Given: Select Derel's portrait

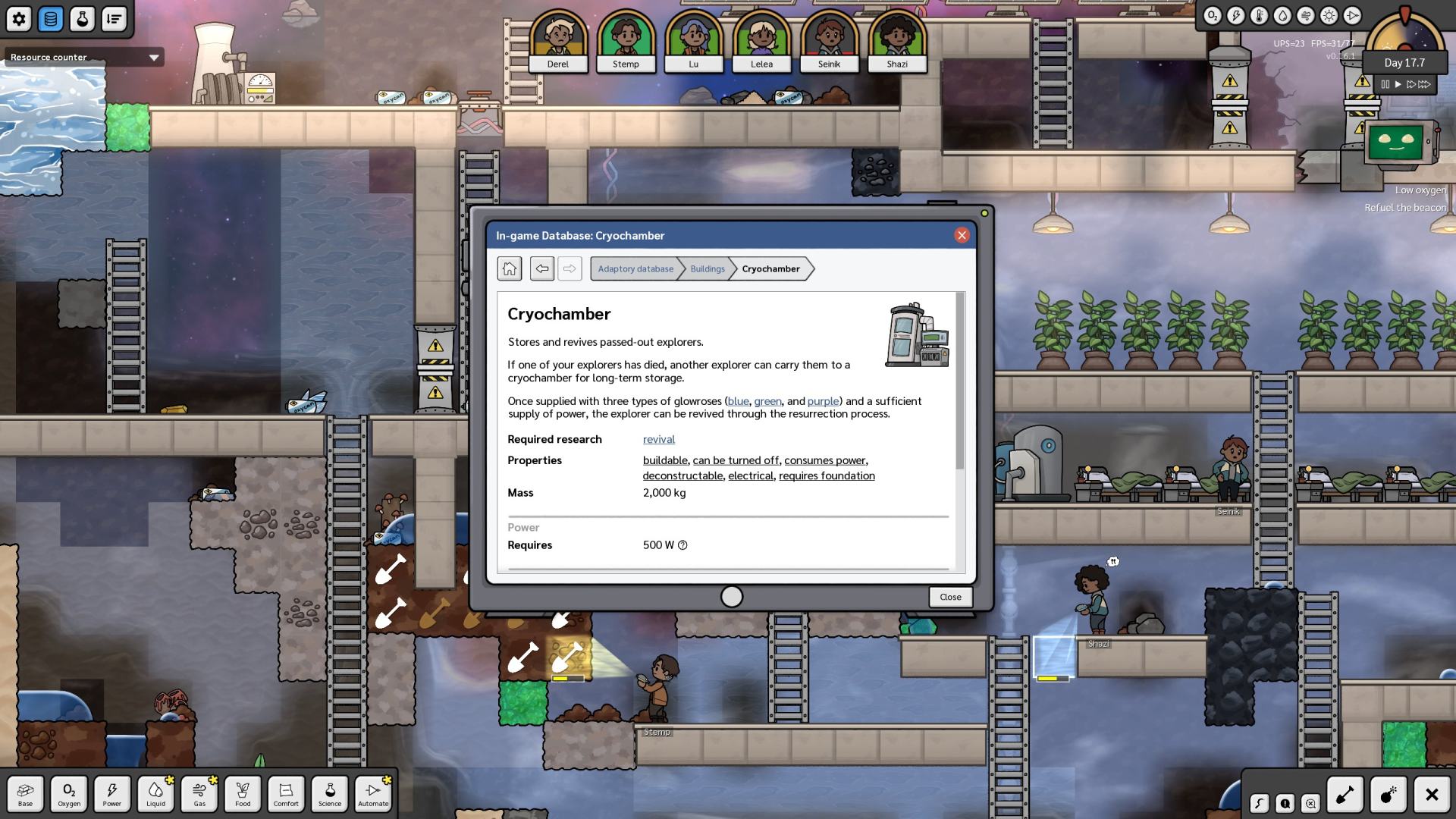Looking at the screenshot, I should tap(558, 42).
